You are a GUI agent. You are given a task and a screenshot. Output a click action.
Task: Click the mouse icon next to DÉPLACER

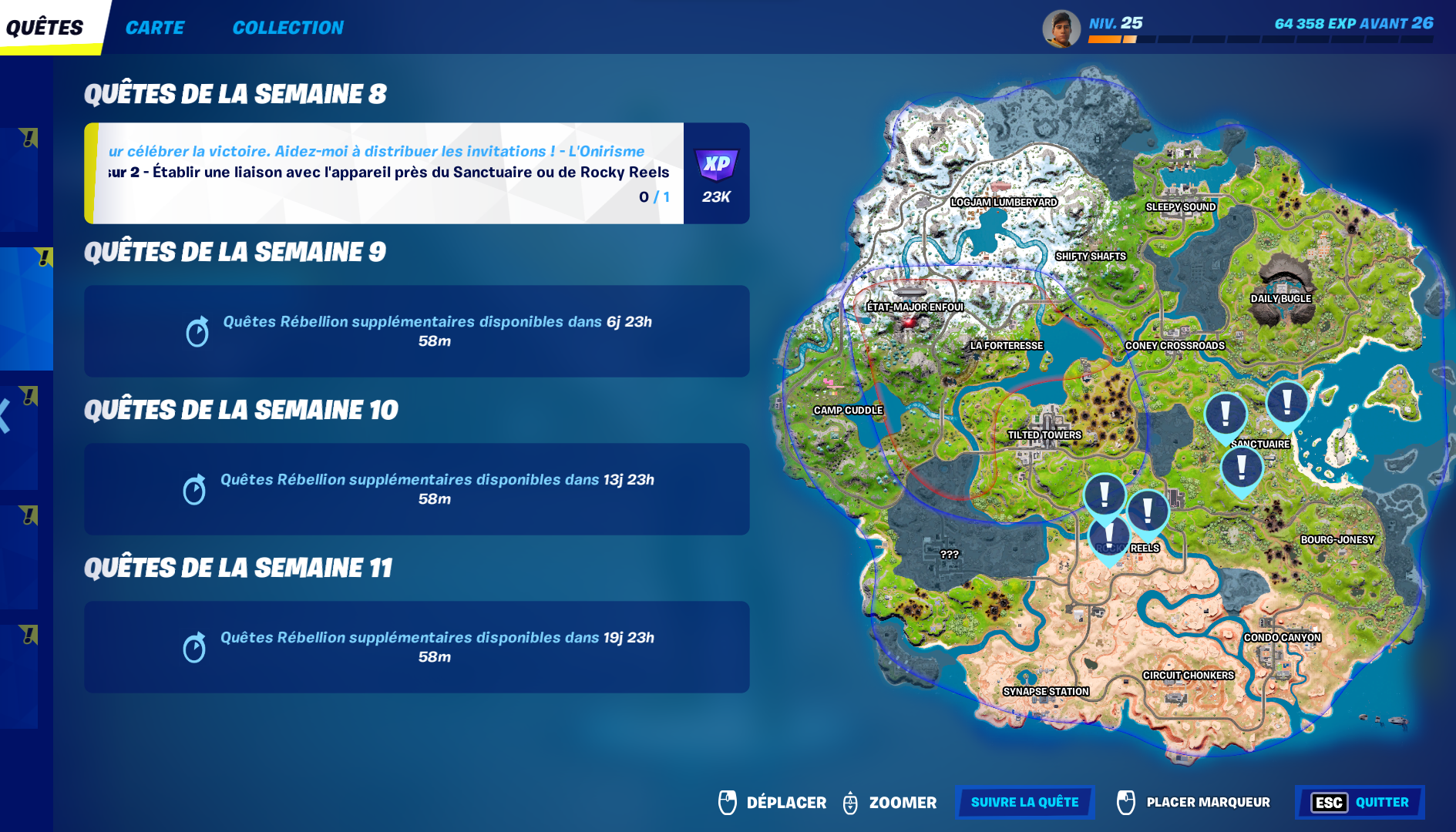tap(726, 802)
